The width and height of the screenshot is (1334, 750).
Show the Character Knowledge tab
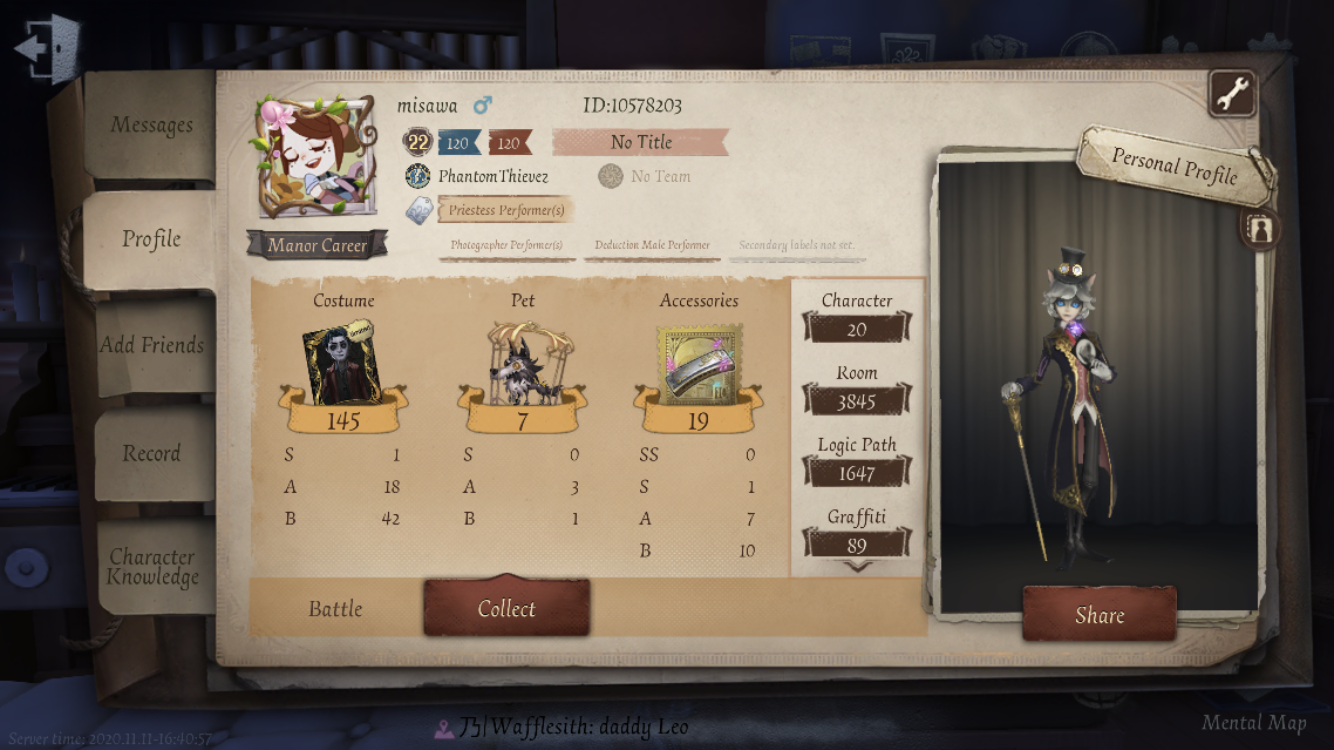153,567
